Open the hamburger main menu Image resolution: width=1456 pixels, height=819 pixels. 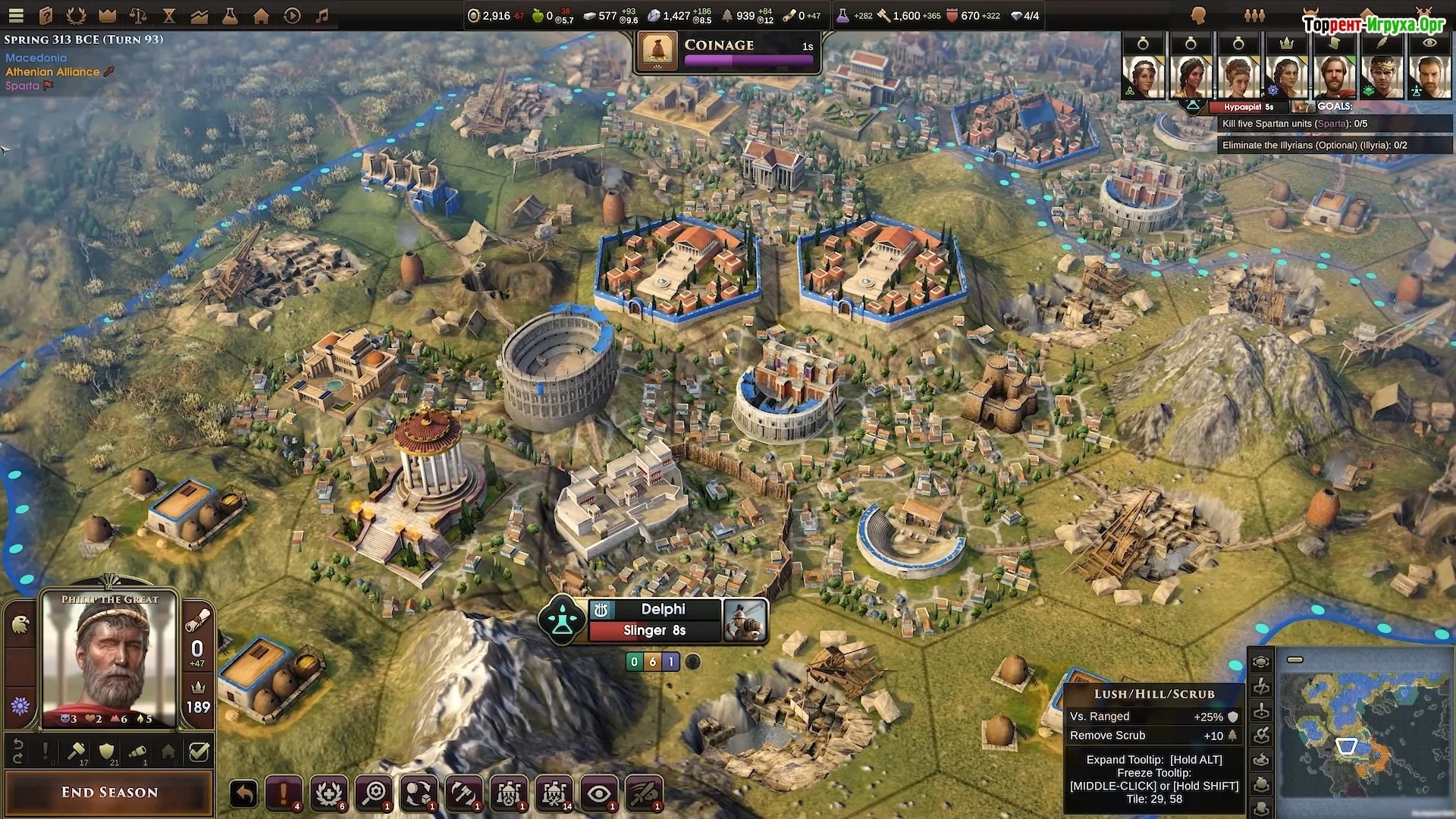(16, 15)
